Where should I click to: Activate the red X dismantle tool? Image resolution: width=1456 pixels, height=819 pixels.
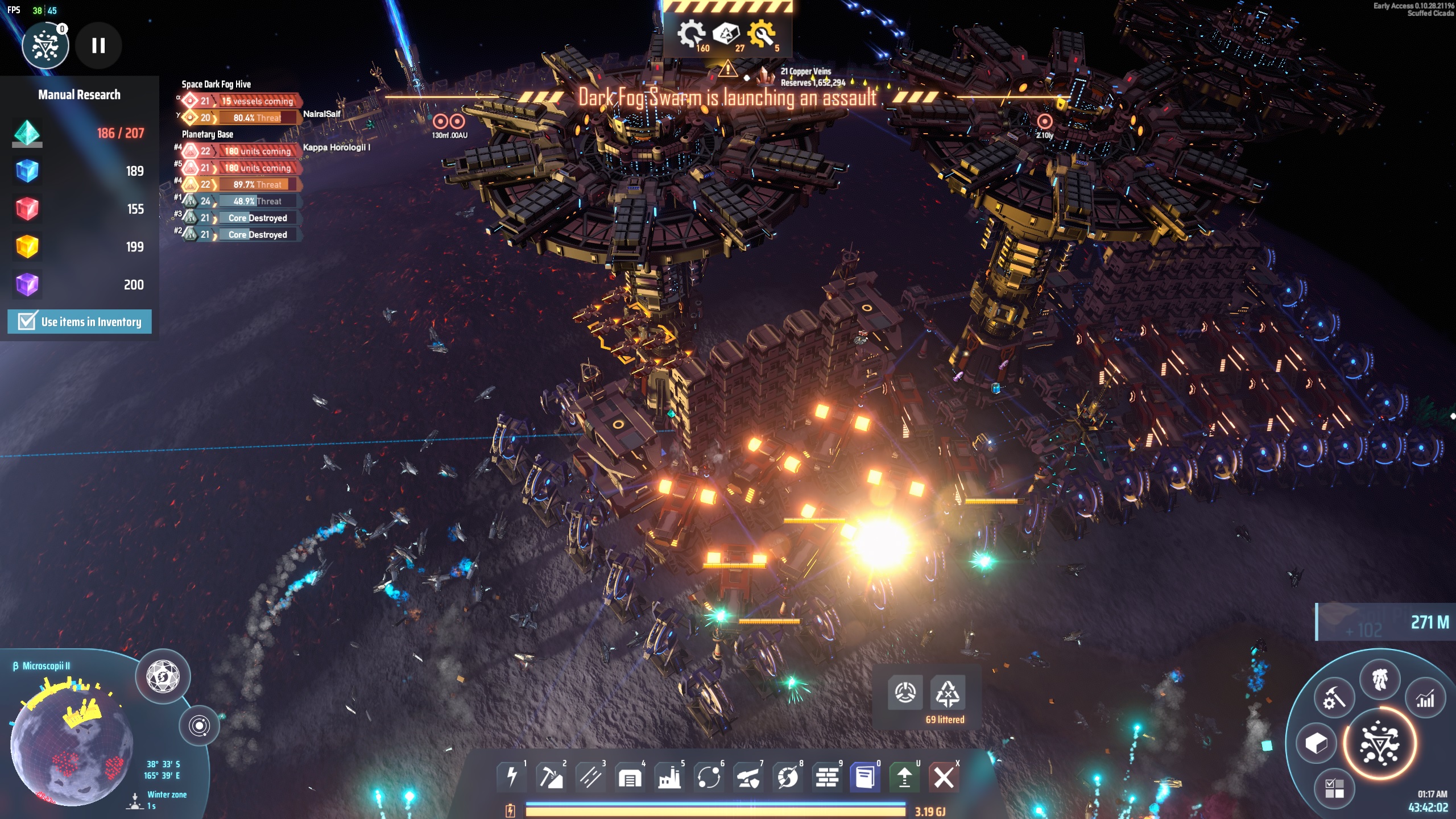(944, 777)
